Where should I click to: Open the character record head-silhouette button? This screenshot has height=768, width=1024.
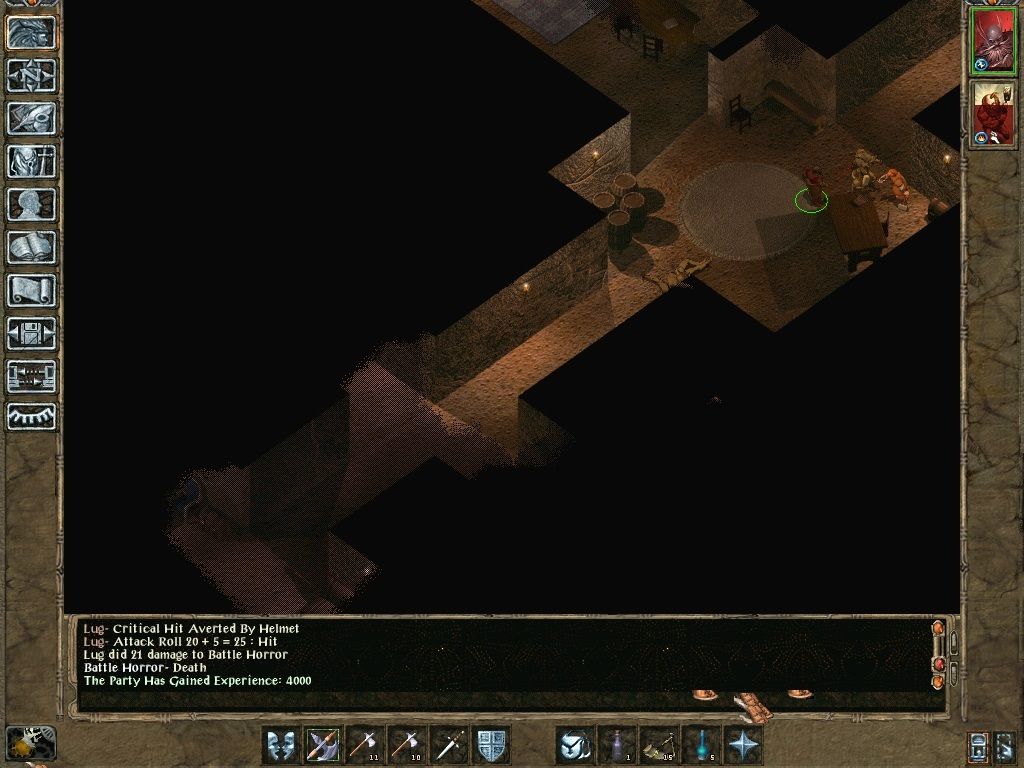[31, 205]
